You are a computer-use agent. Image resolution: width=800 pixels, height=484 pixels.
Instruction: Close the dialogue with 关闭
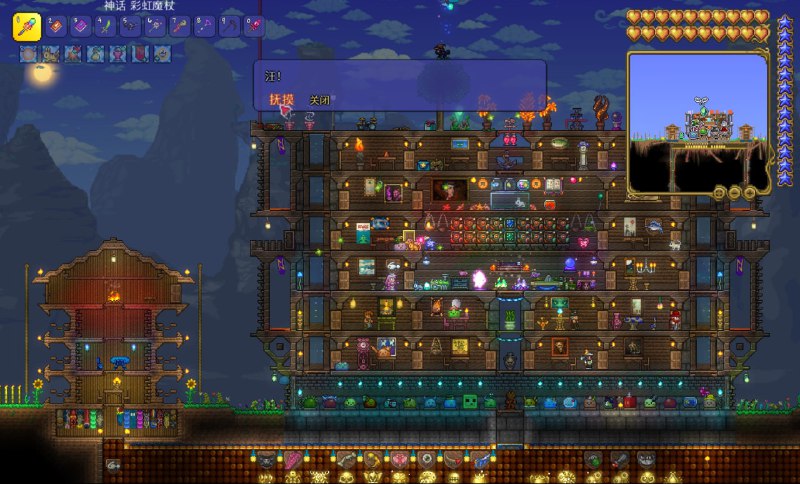tap(319, 100)
